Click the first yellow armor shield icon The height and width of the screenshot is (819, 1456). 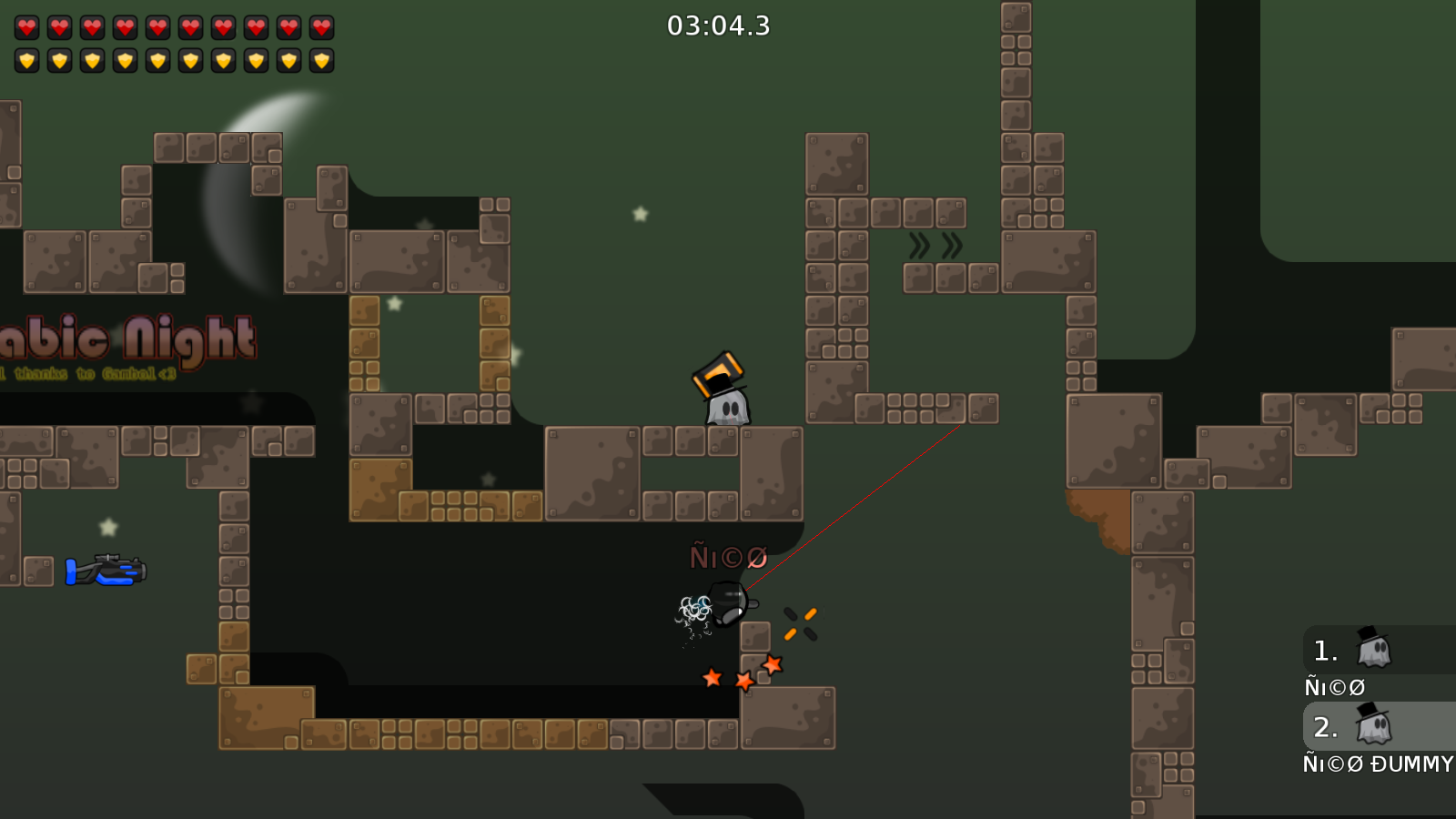point(26,61)
